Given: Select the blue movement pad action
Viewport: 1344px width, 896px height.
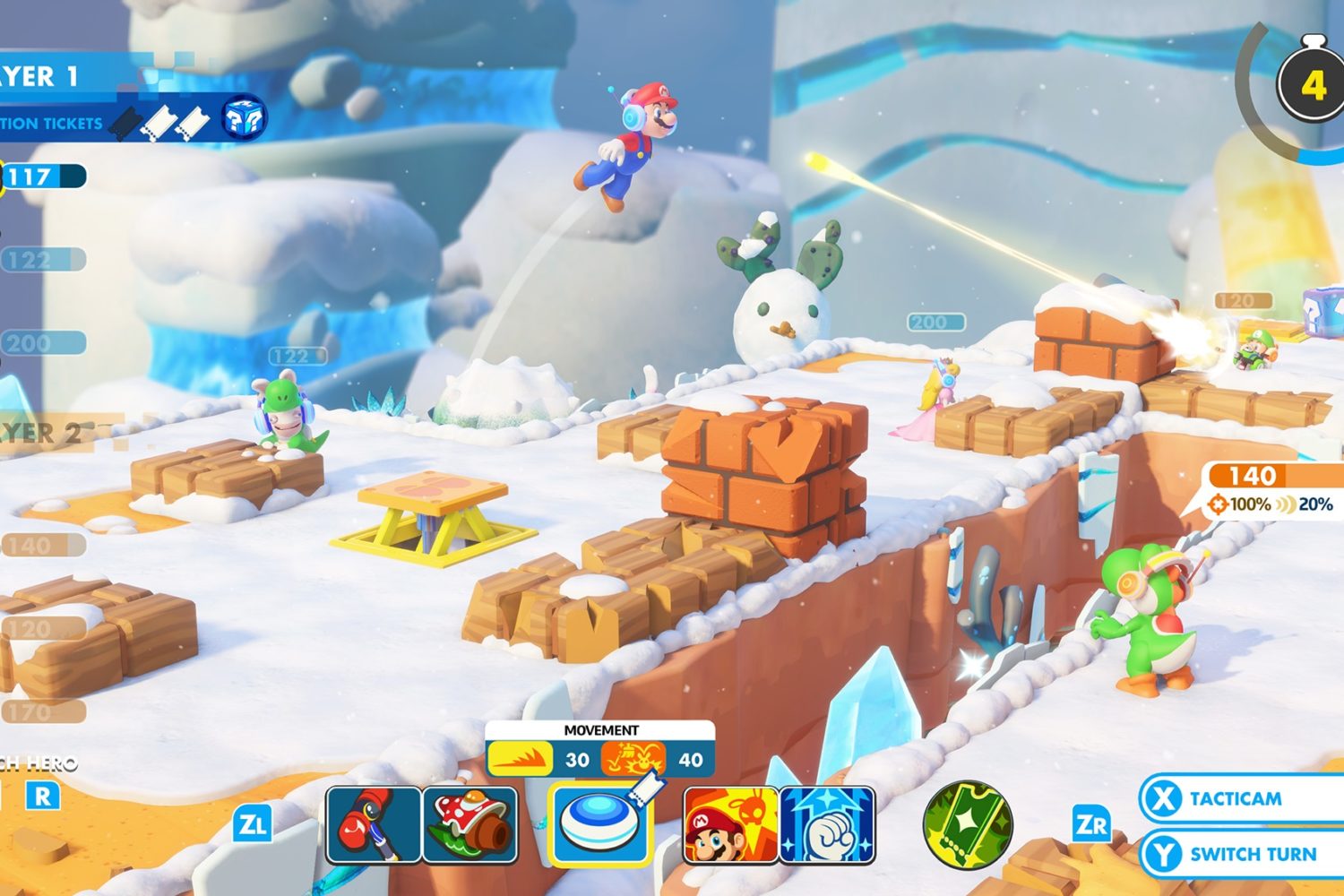Looking at the screenshot, I should pos(600,824).
